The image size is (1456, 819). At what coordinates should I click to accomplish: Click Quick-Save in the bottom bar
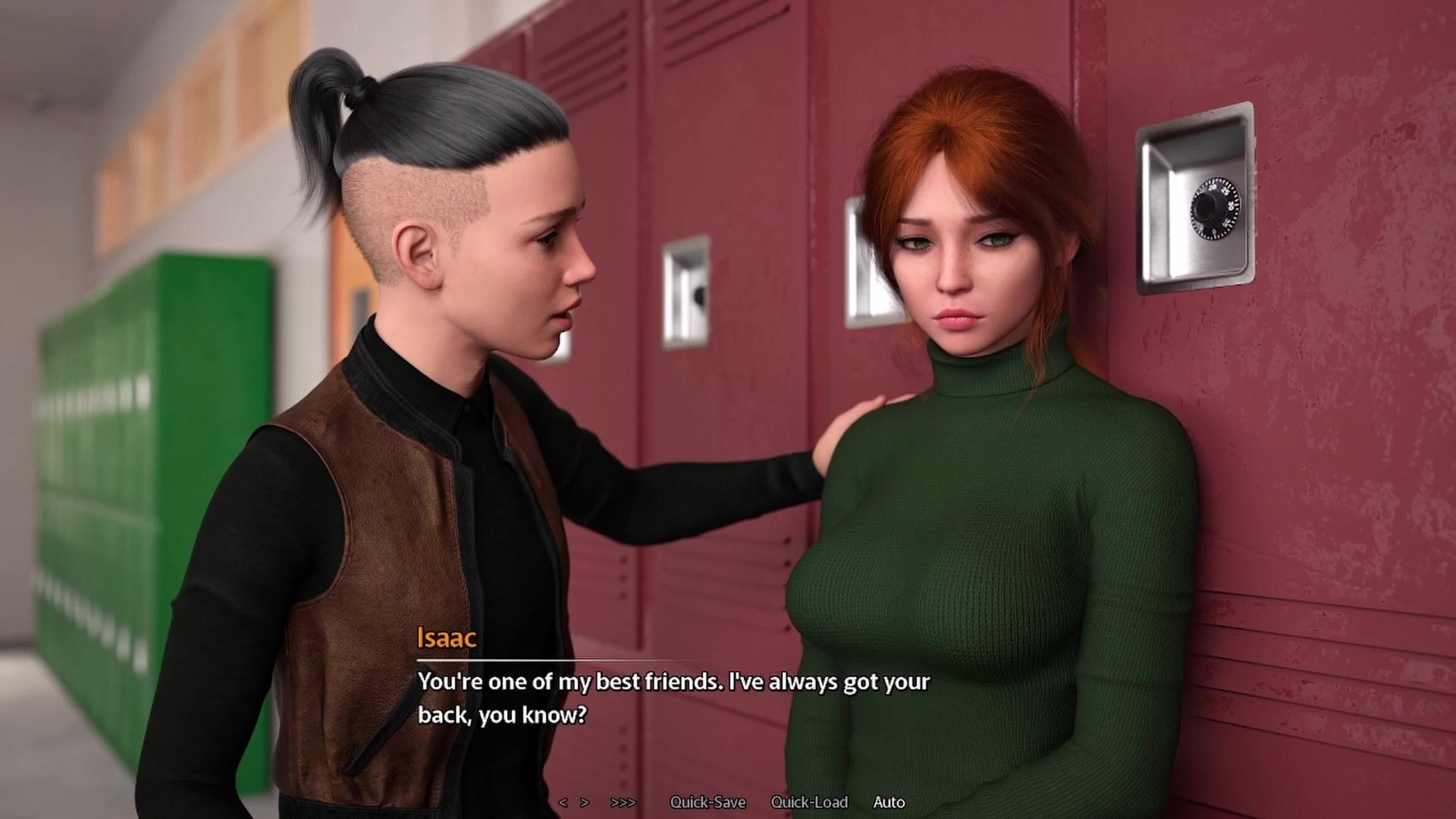[708, 802]
